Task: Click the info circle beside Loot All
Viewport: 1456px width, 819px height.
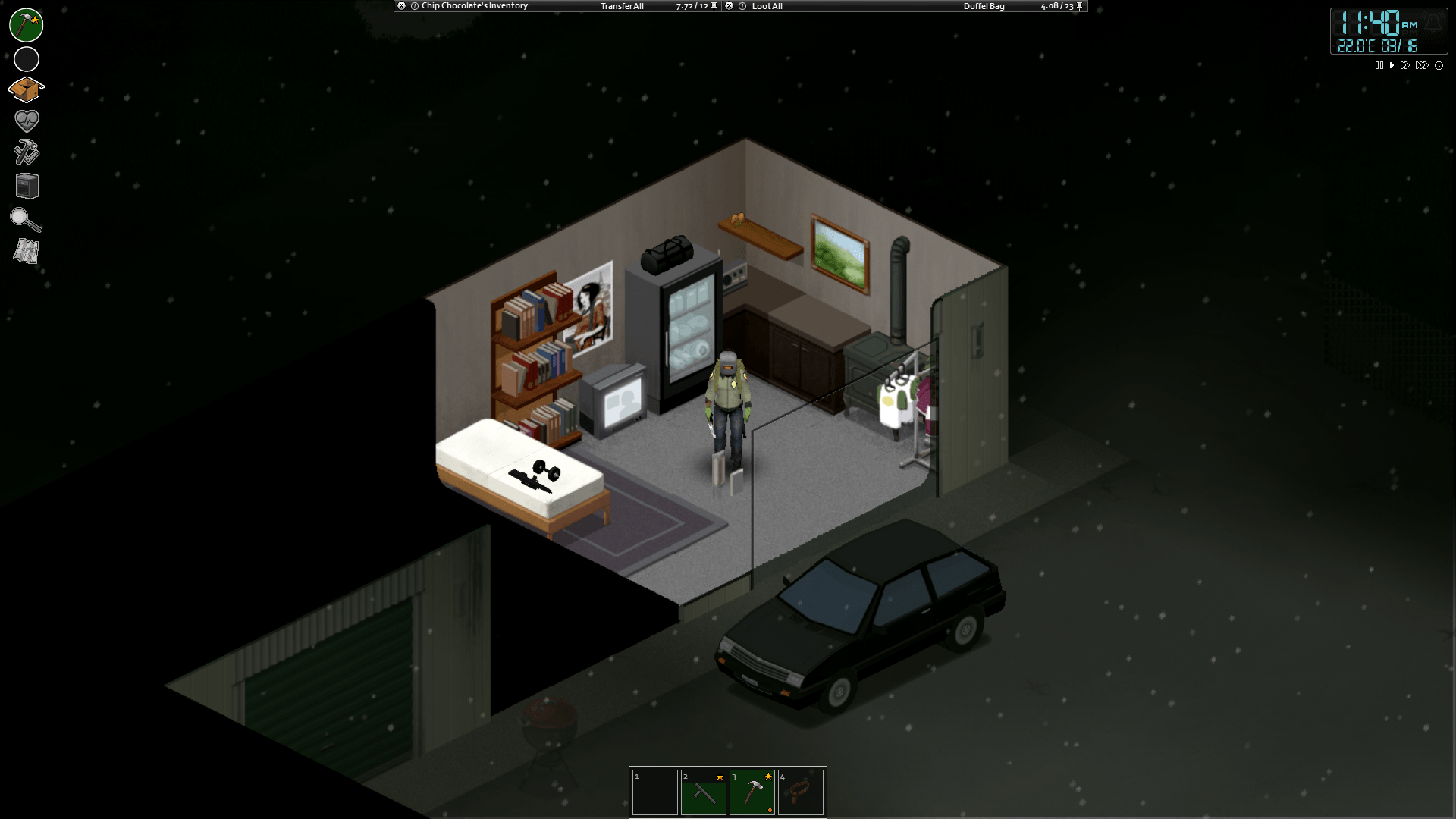Action: coord(744,6)
